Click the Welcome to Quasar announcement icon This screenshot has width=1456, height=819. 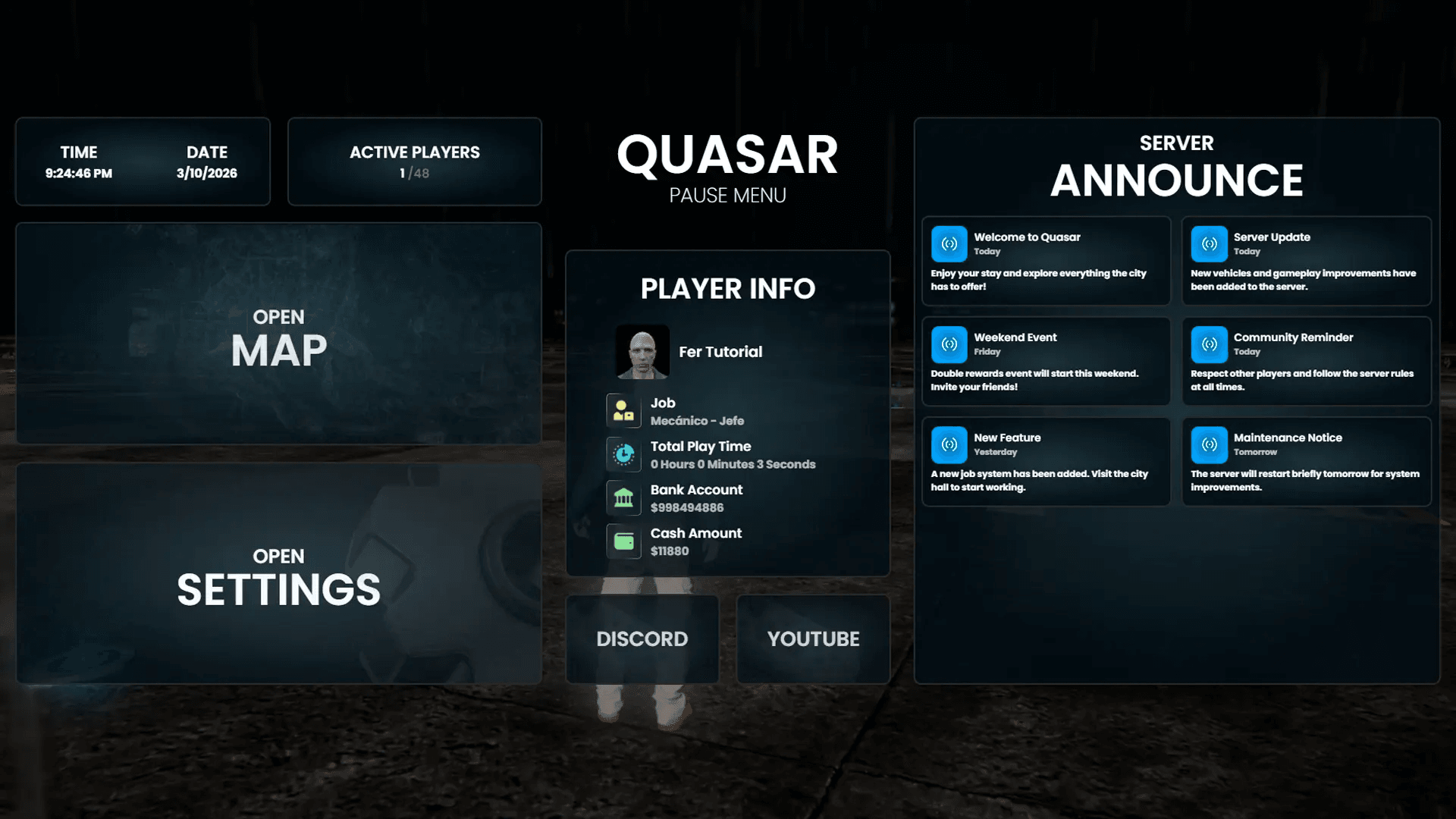click(949, 243)
